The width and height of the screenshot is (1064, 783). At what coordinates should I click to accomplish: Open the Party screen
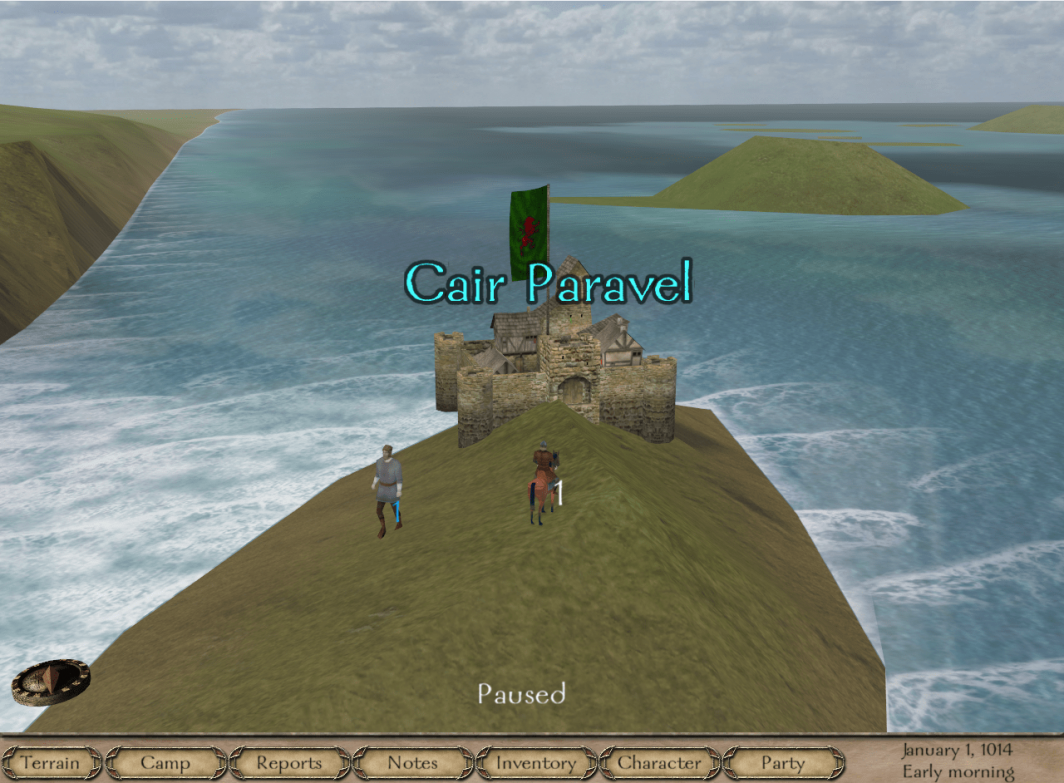(782, 763)
